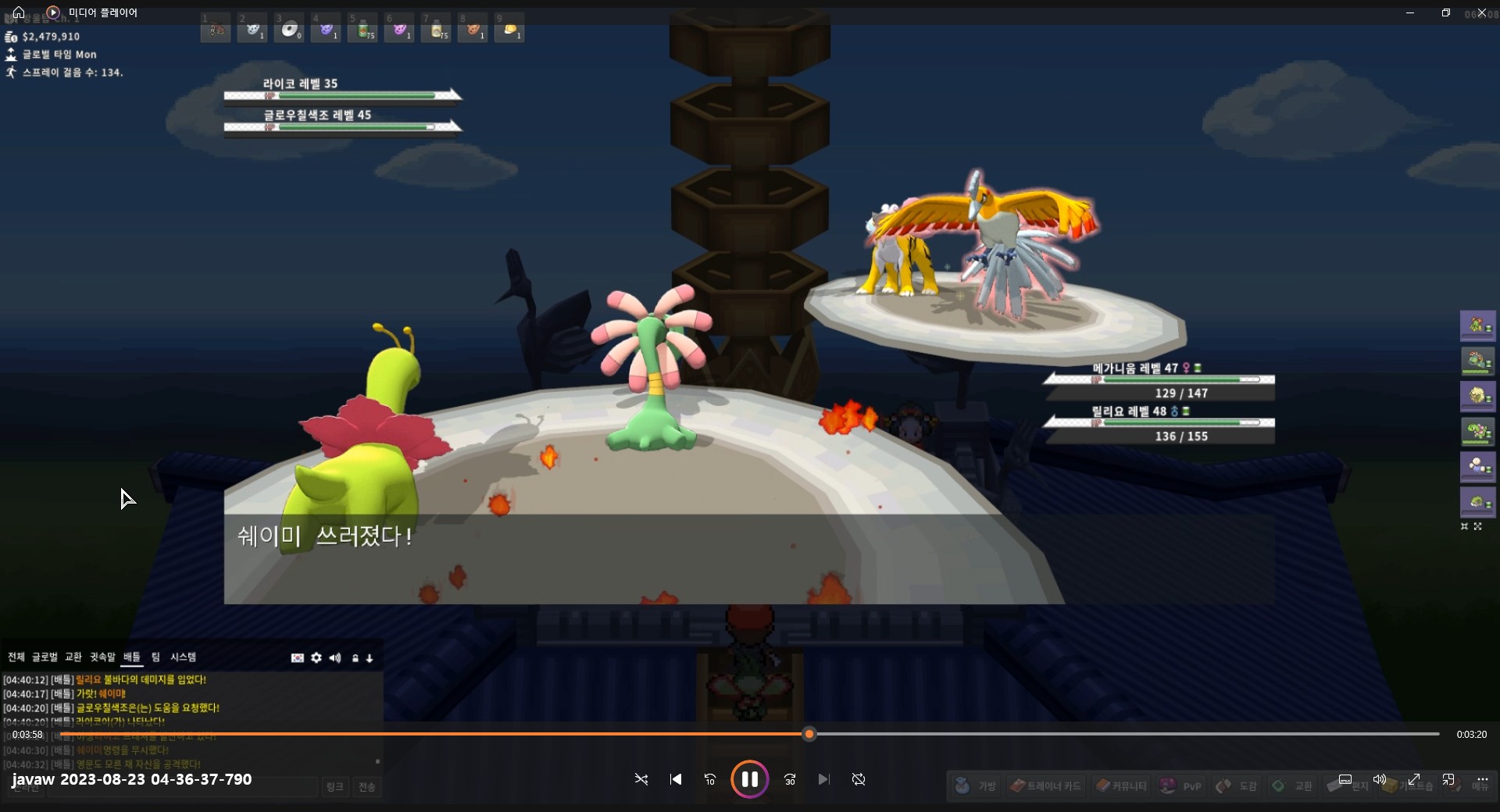Open the 트레이너 카드 trainer card

click(1045, 785)
